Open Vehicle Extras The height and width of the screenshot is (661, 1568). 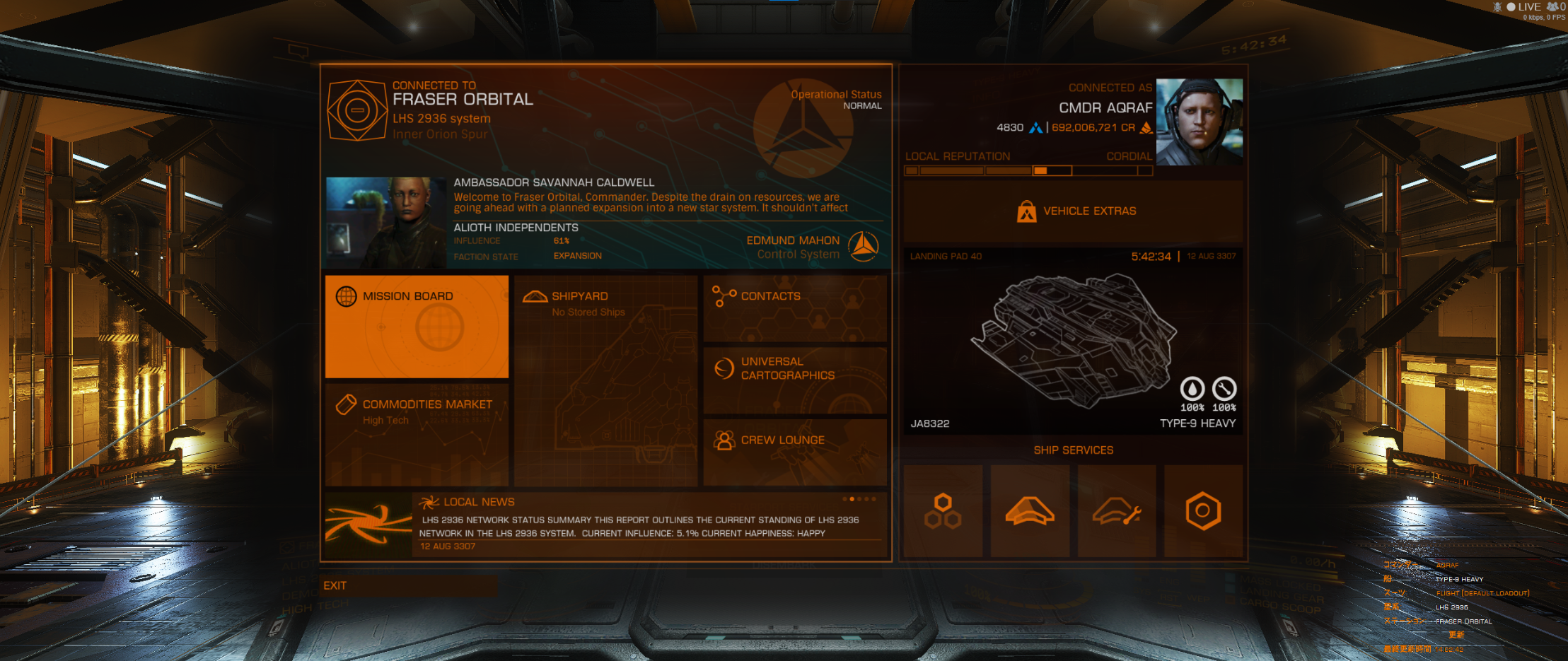(x=1073, y=211)
